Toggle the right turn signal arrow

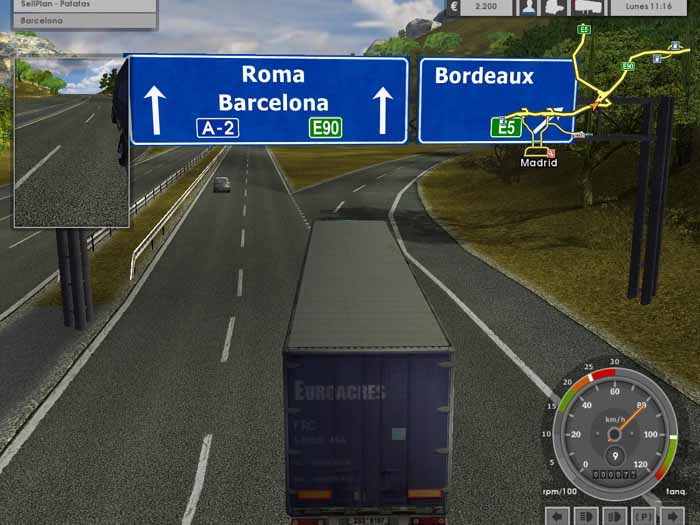(x=670, y=516)
